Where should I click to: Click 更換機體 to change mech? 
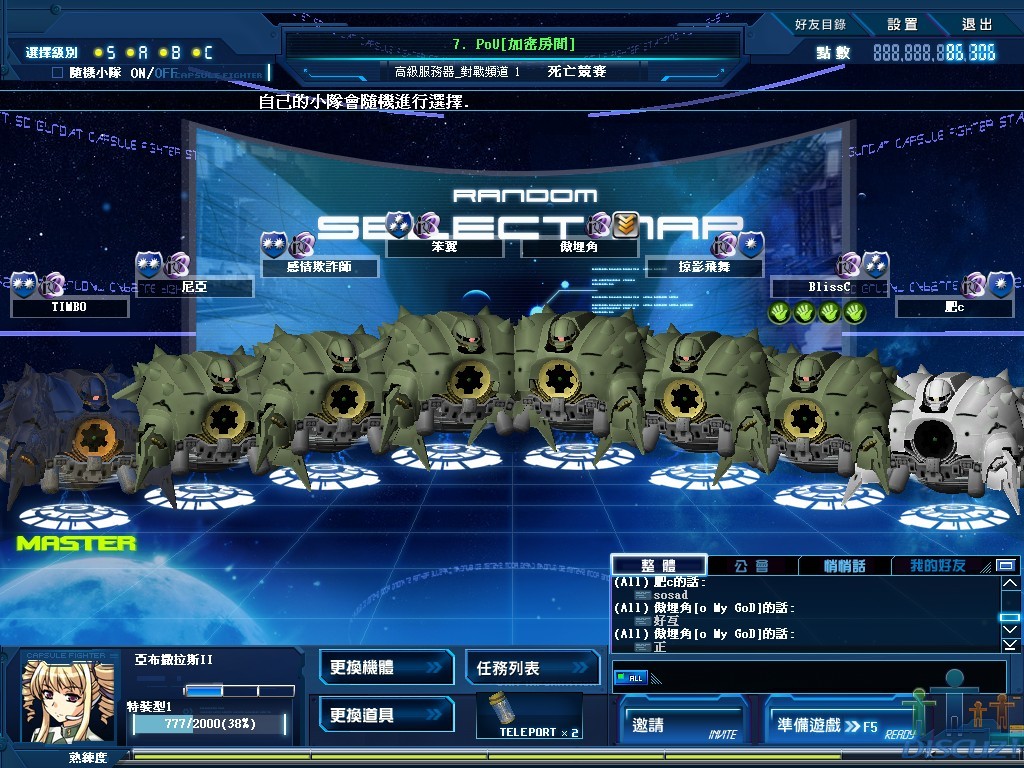(x=382, y=667)
